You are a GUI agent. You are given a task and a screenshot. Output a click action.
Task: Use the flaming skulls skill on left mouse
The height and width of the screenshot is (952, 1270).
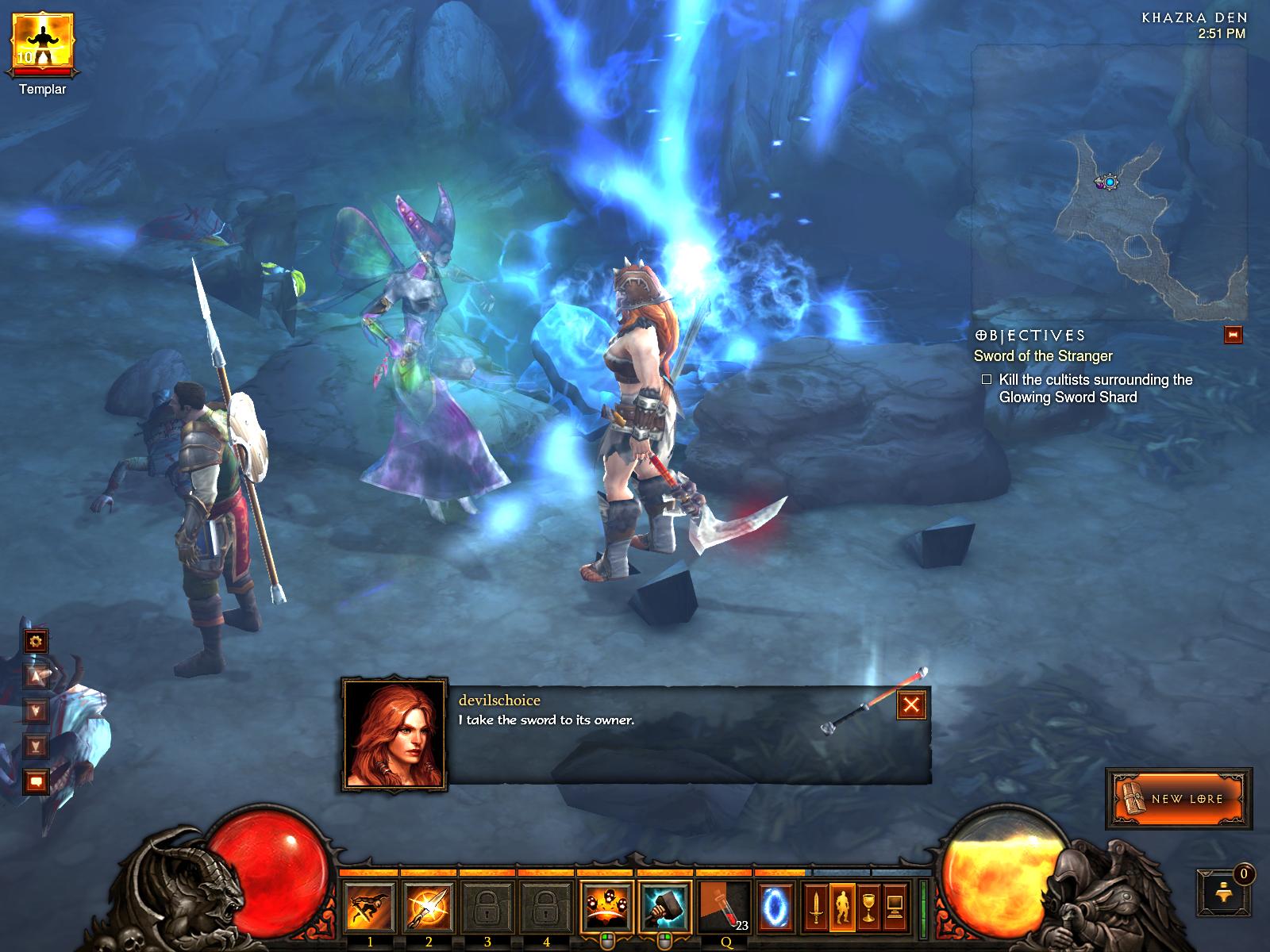pos(606,908)
